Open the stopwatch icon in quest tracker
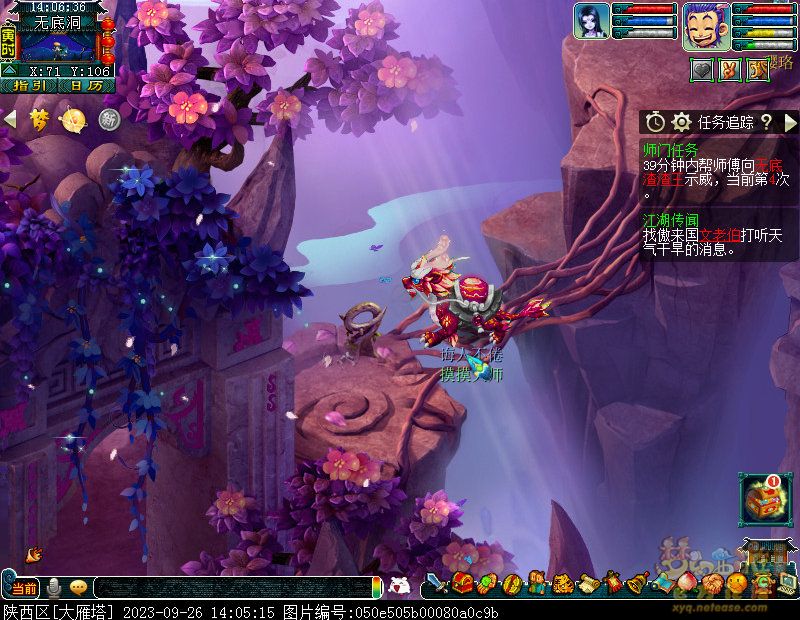The height and width of the screenshot is (620, 800). click(x=655, y=122)
